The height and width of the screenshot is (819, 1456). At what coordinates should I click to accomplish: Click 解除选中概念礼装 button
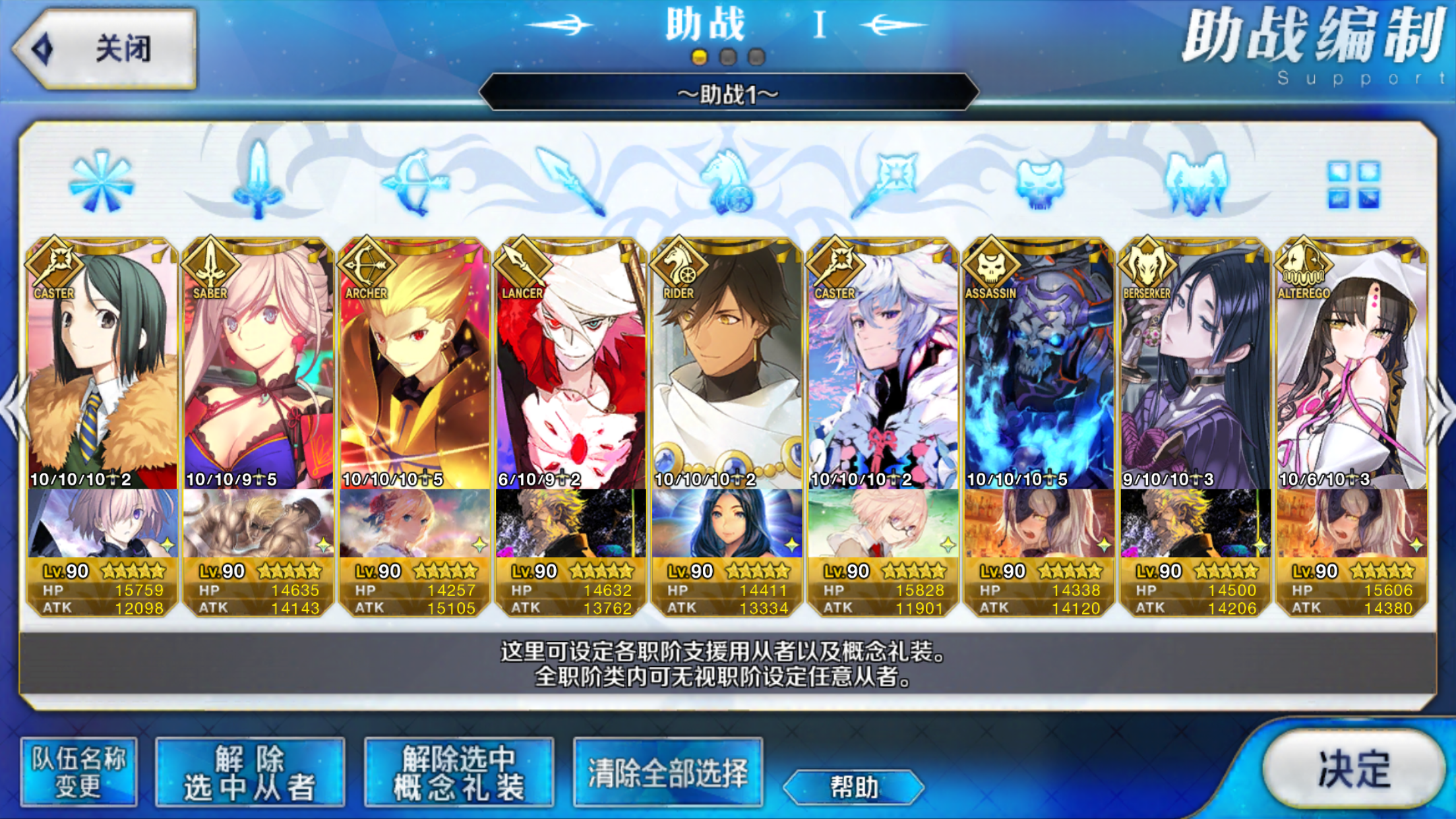click(x=458, y=772)
